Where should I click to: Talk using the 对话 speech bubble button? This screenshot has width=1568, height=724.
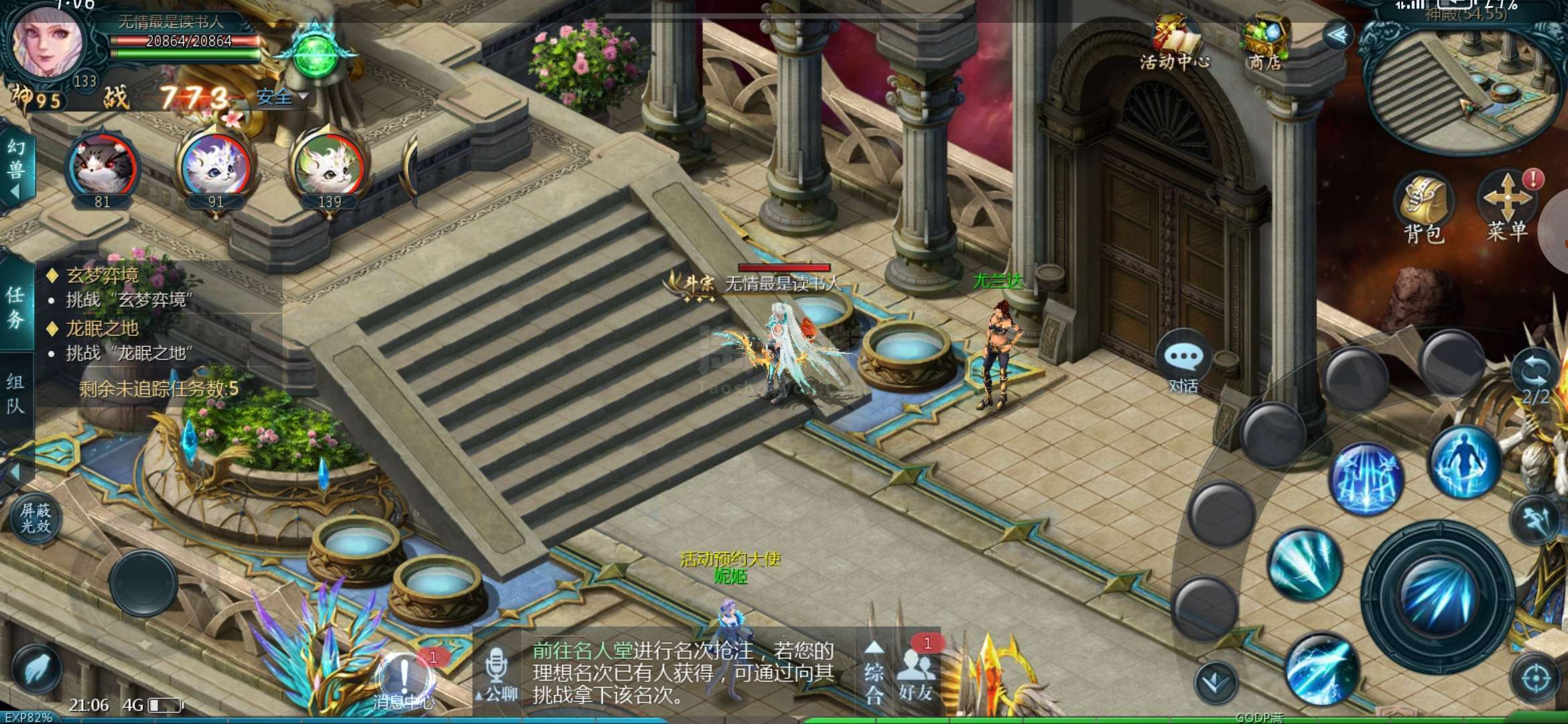click(1183, 361)
